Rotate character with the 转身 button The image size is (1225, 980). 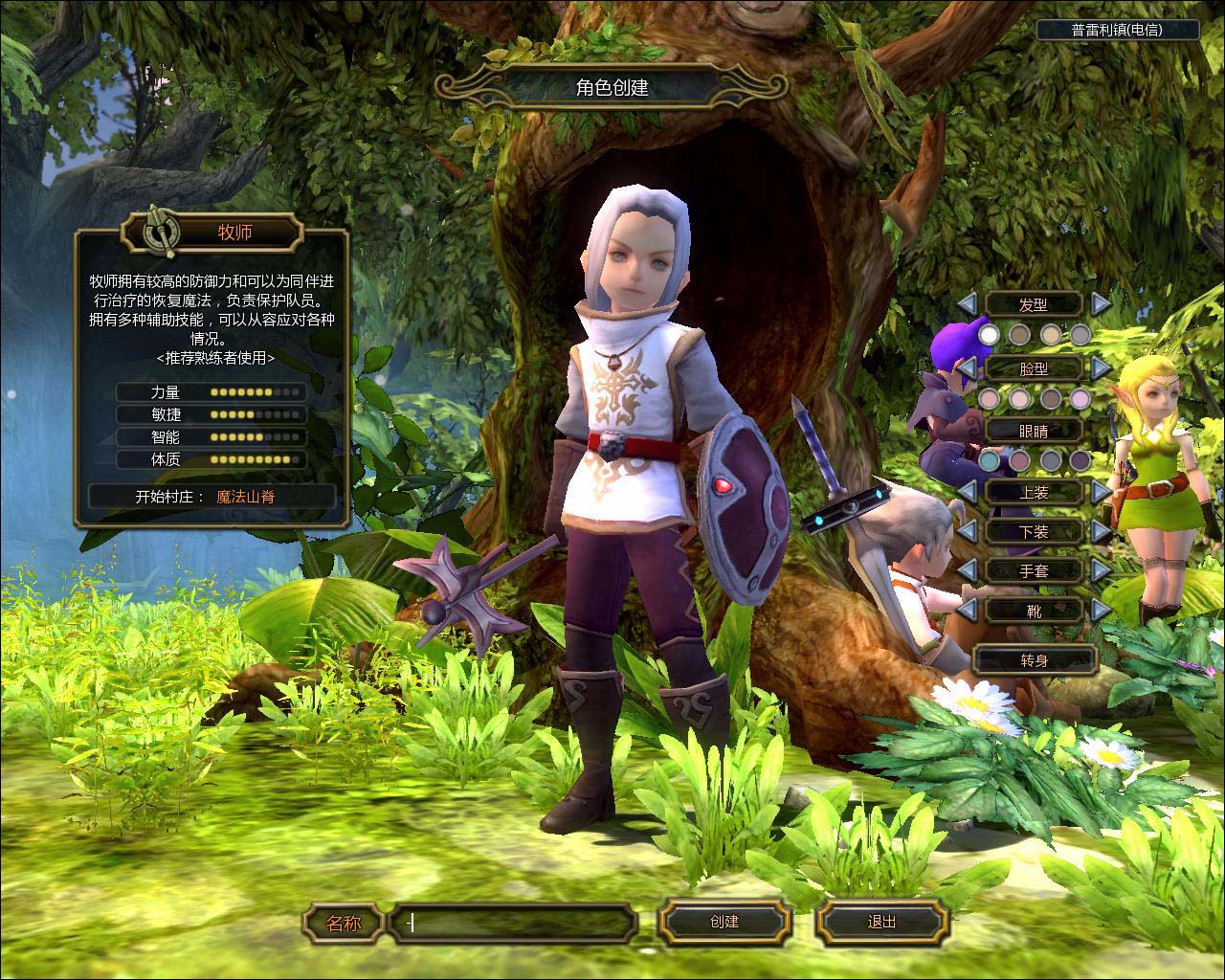(x=1034, y=660)
